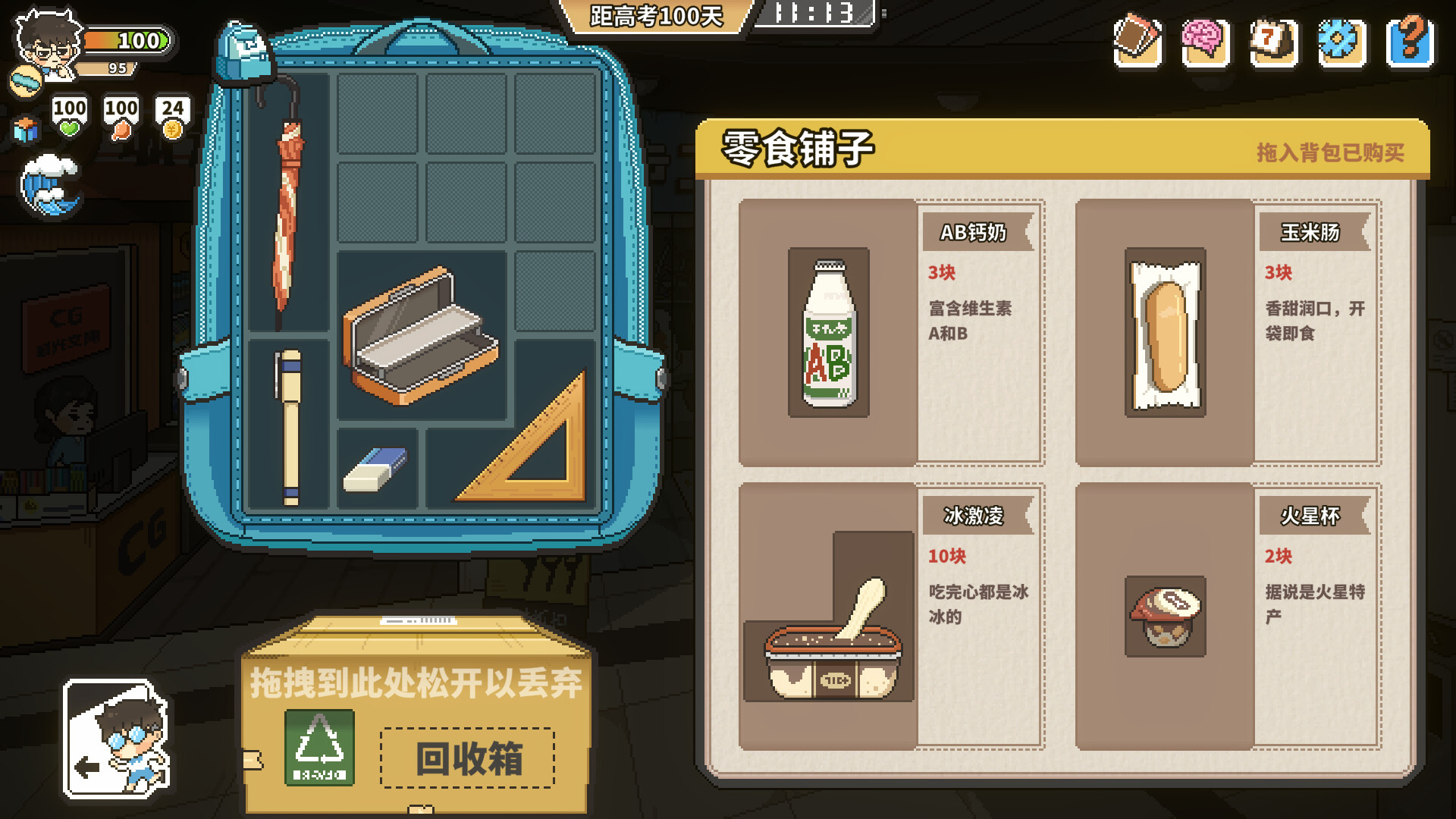Viewport: 1456px width, 819px height.
Task: Click the yen coin money counter
Action: tap(173, 115)
